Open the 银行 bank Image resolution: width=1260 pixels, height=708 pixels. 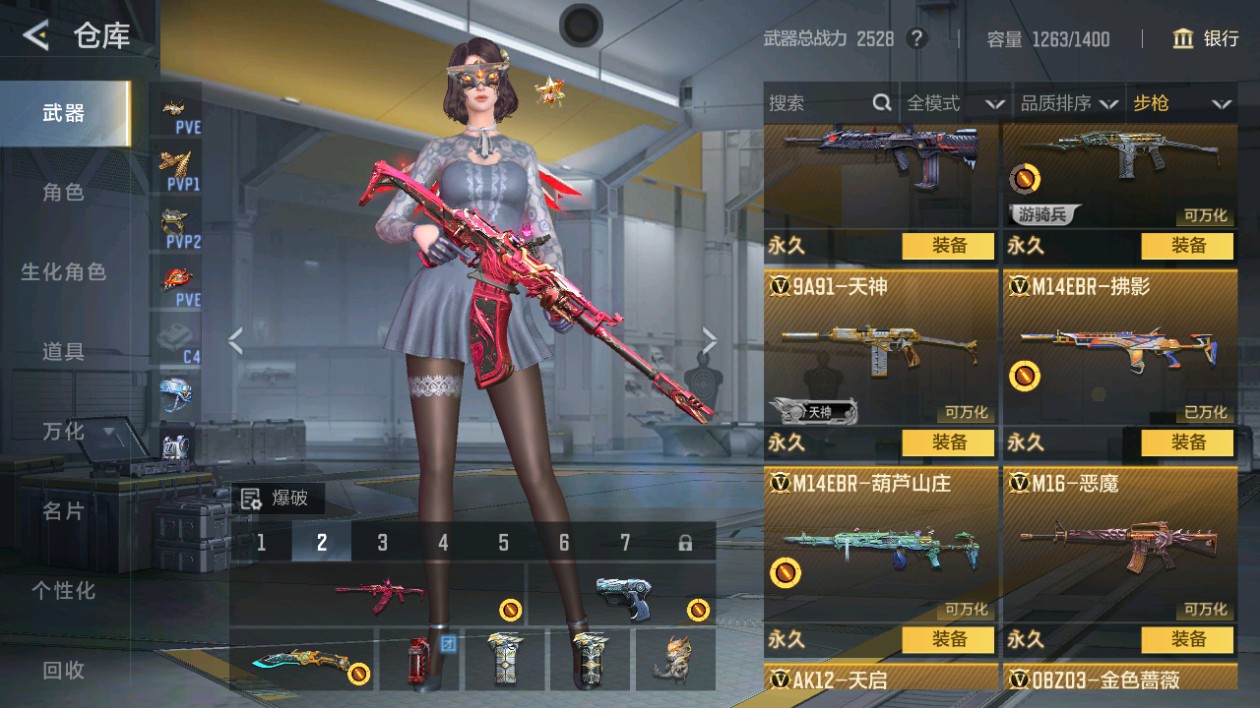coord(1206,39)
